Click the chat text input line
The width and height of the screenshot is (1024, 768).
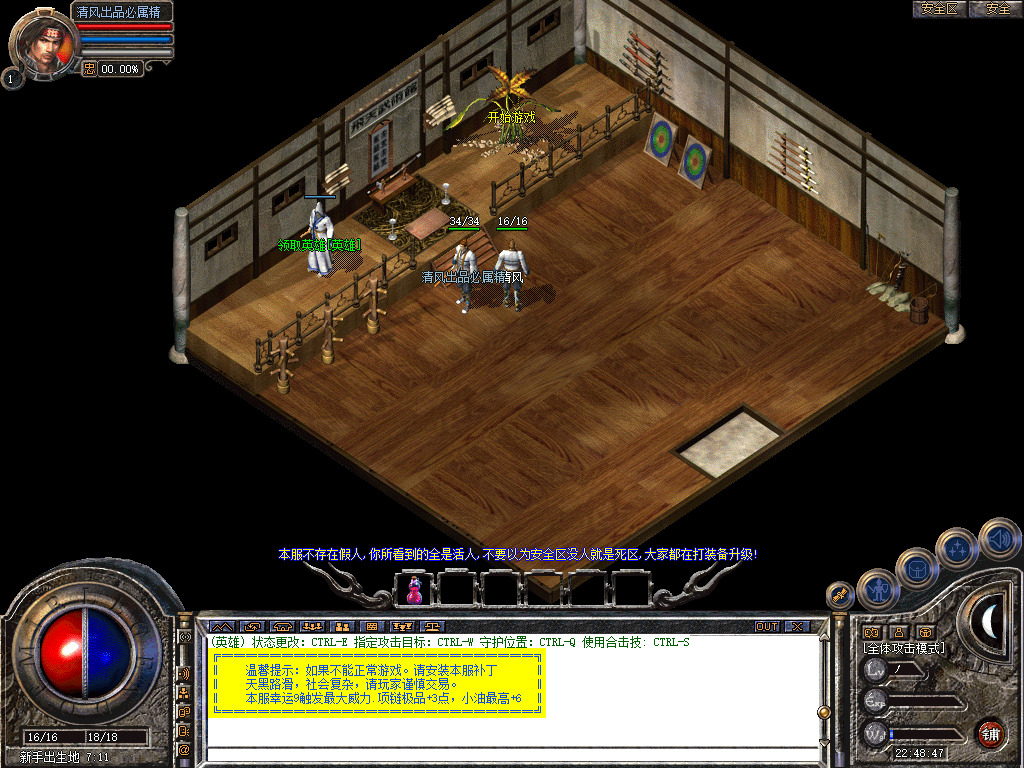tap(510, 755)
